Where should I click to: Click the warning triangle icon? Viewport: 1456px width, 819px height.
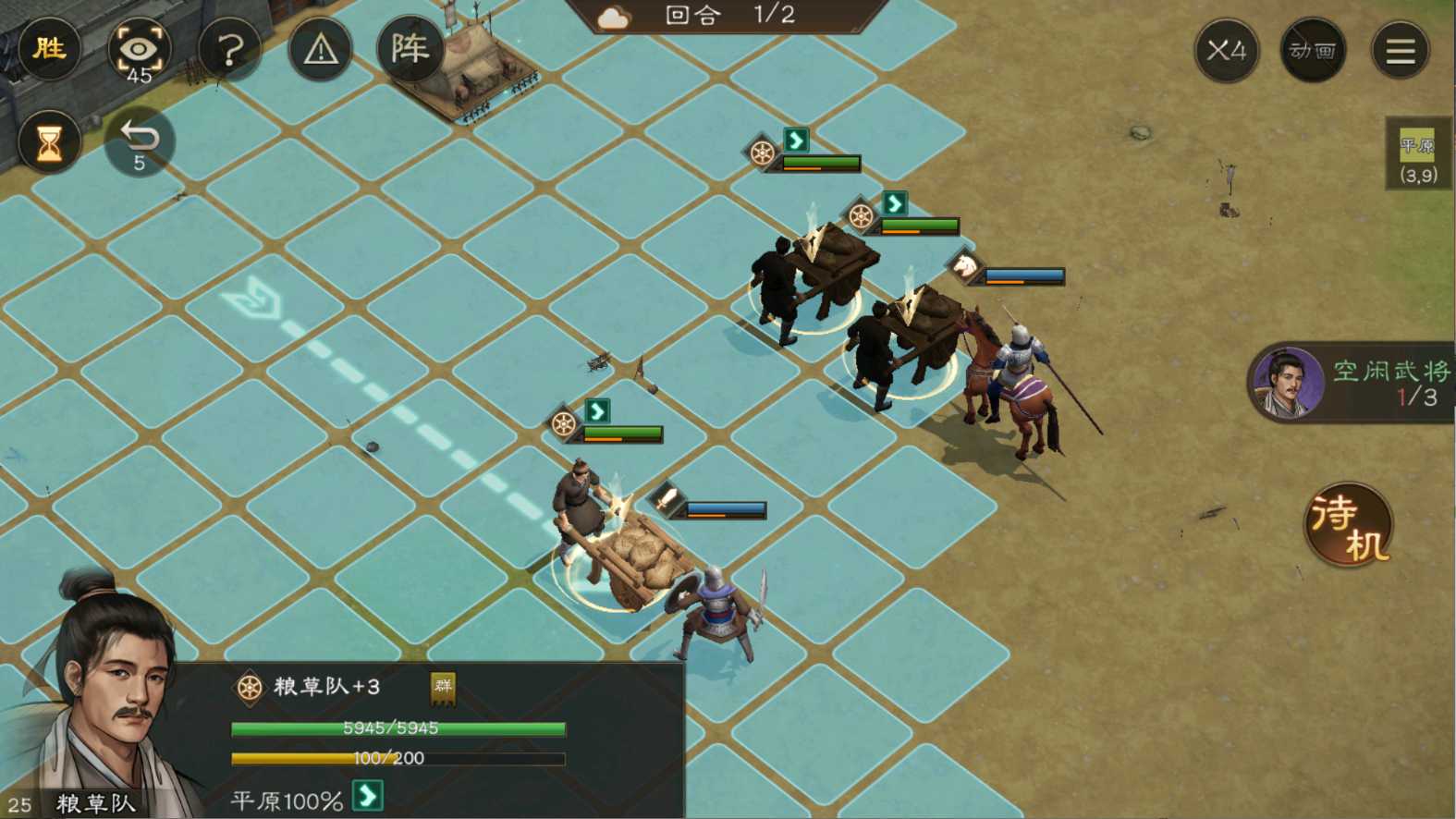pos(320,50)
